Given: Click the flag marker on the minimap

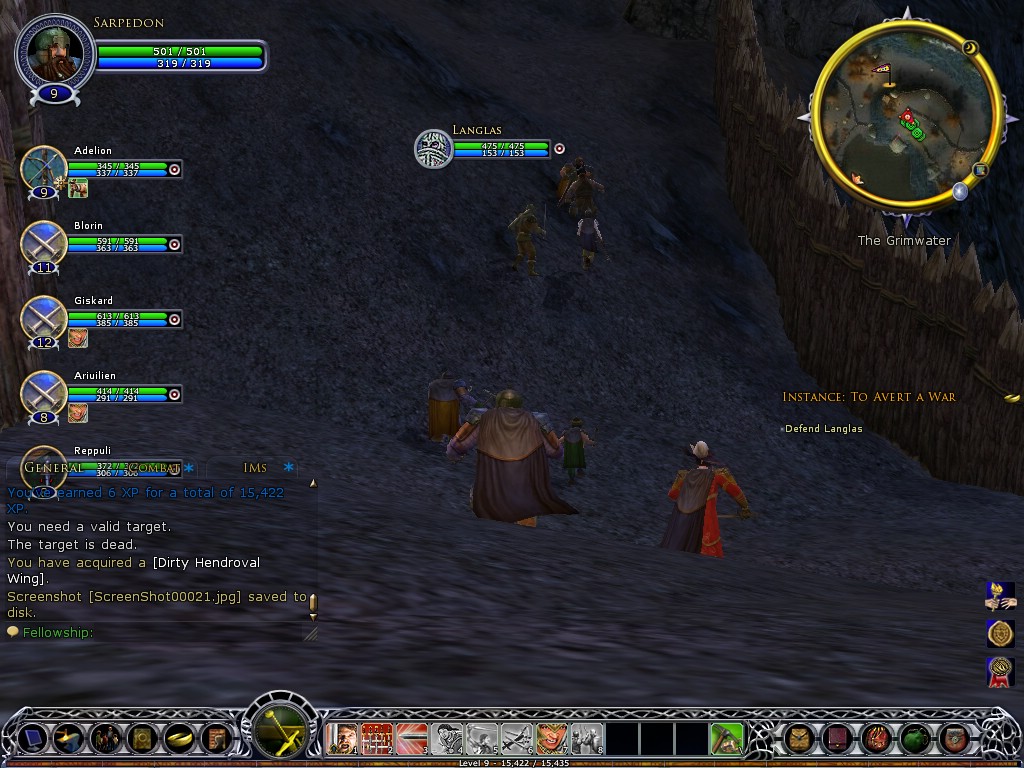Looking at the screenshot, I should (883, 70).
